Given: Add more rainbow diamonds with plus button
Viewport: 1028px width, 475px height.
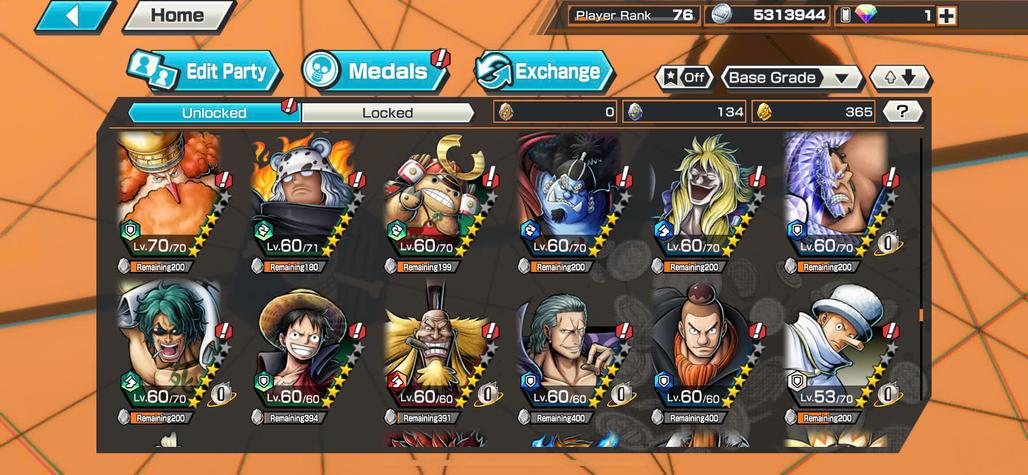Looking at the screenshot, I should click(x=946, y=15).
